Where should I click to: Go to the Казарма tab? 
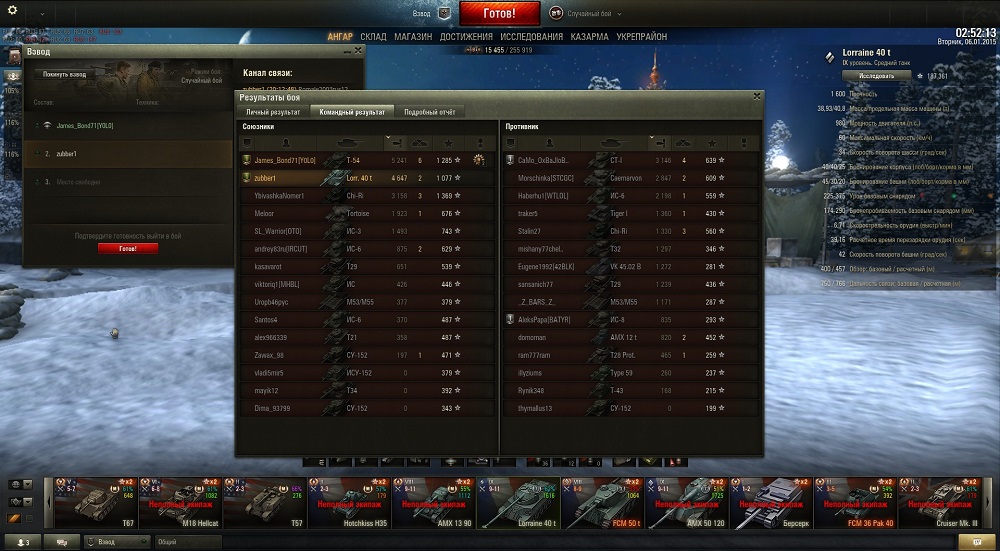coord(590,37)
